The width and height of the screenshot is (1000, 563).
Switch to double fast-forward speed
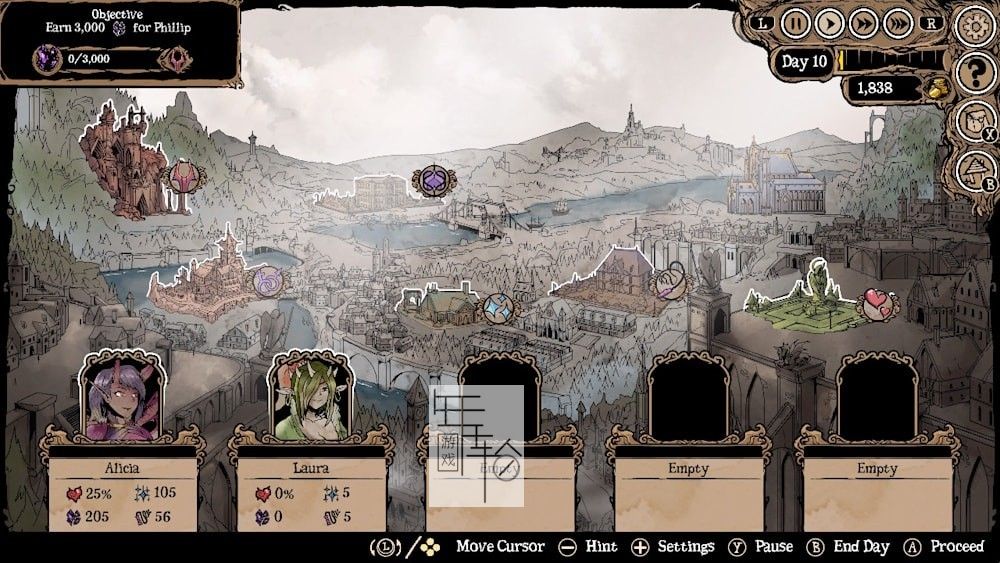[863, 22]
